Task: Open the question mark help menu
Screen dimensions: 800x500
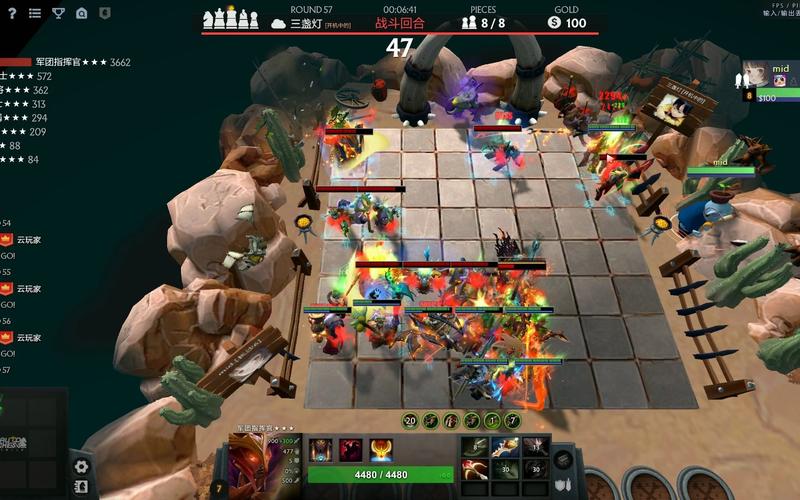Action: 13,13
